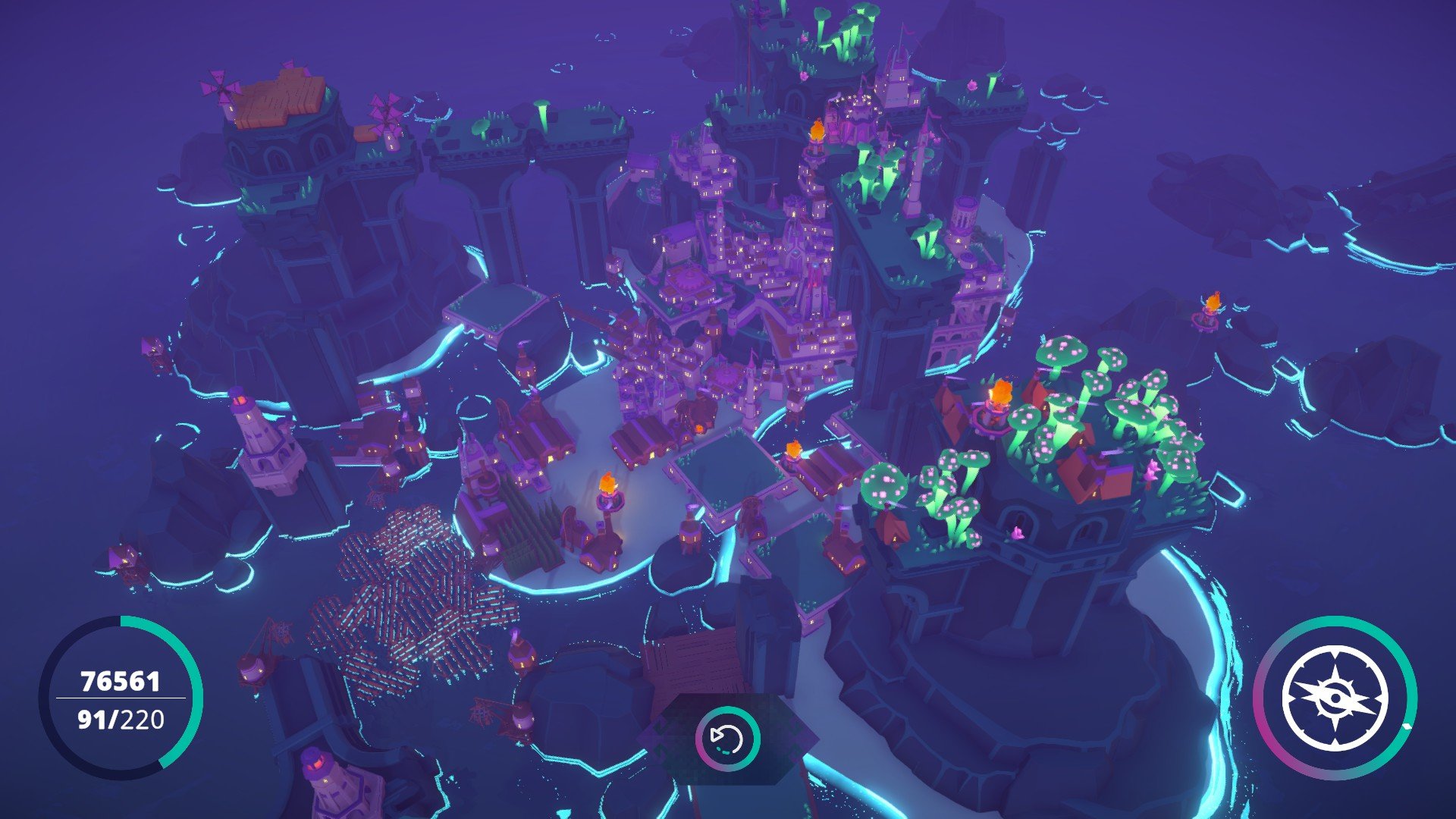
Task: Click the circular undo arrow button
Action: coord(727,738)
